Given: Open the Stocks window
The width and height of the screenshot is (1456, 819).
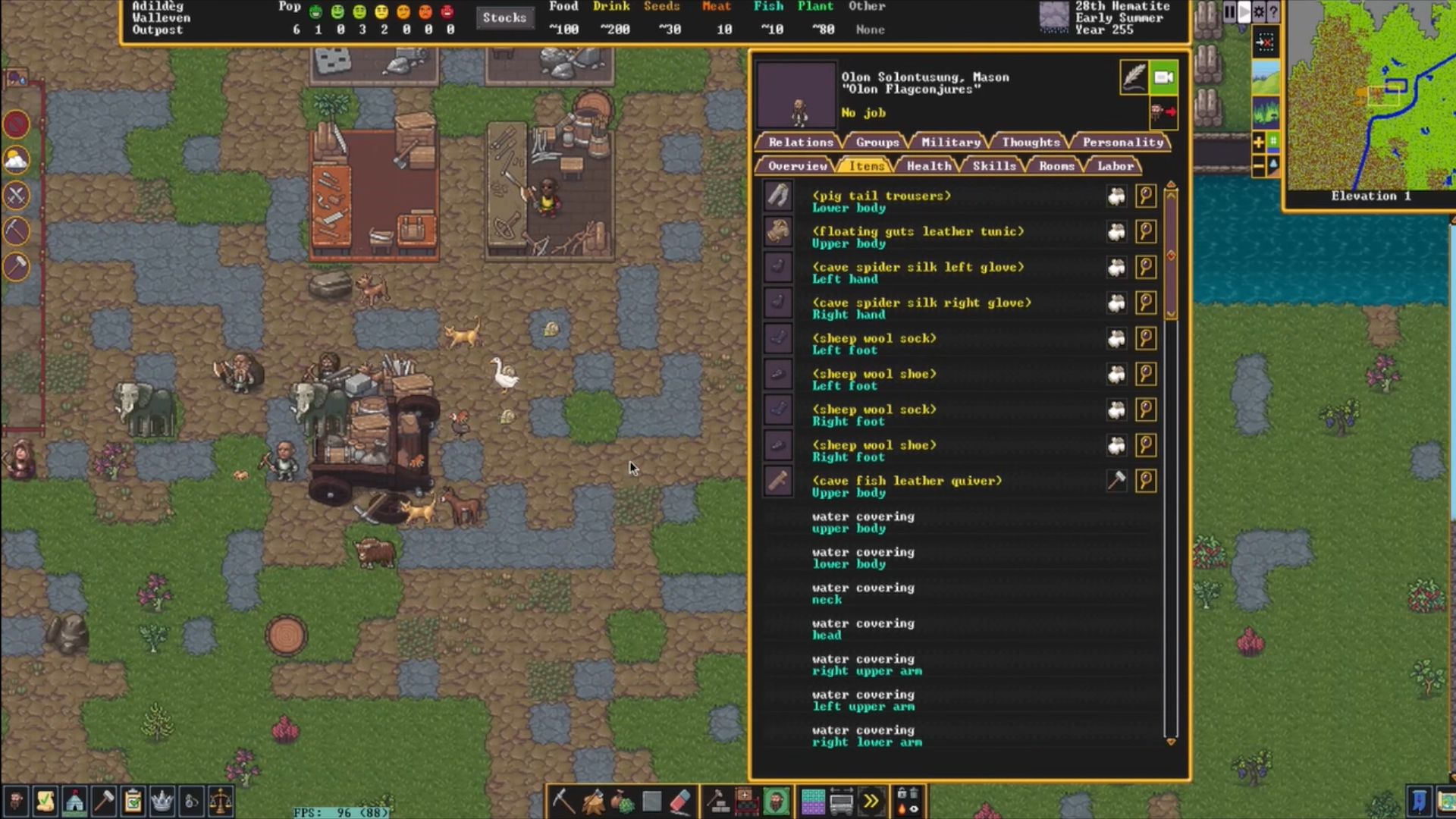Looking at the screenshot, I should pos(504,17).
